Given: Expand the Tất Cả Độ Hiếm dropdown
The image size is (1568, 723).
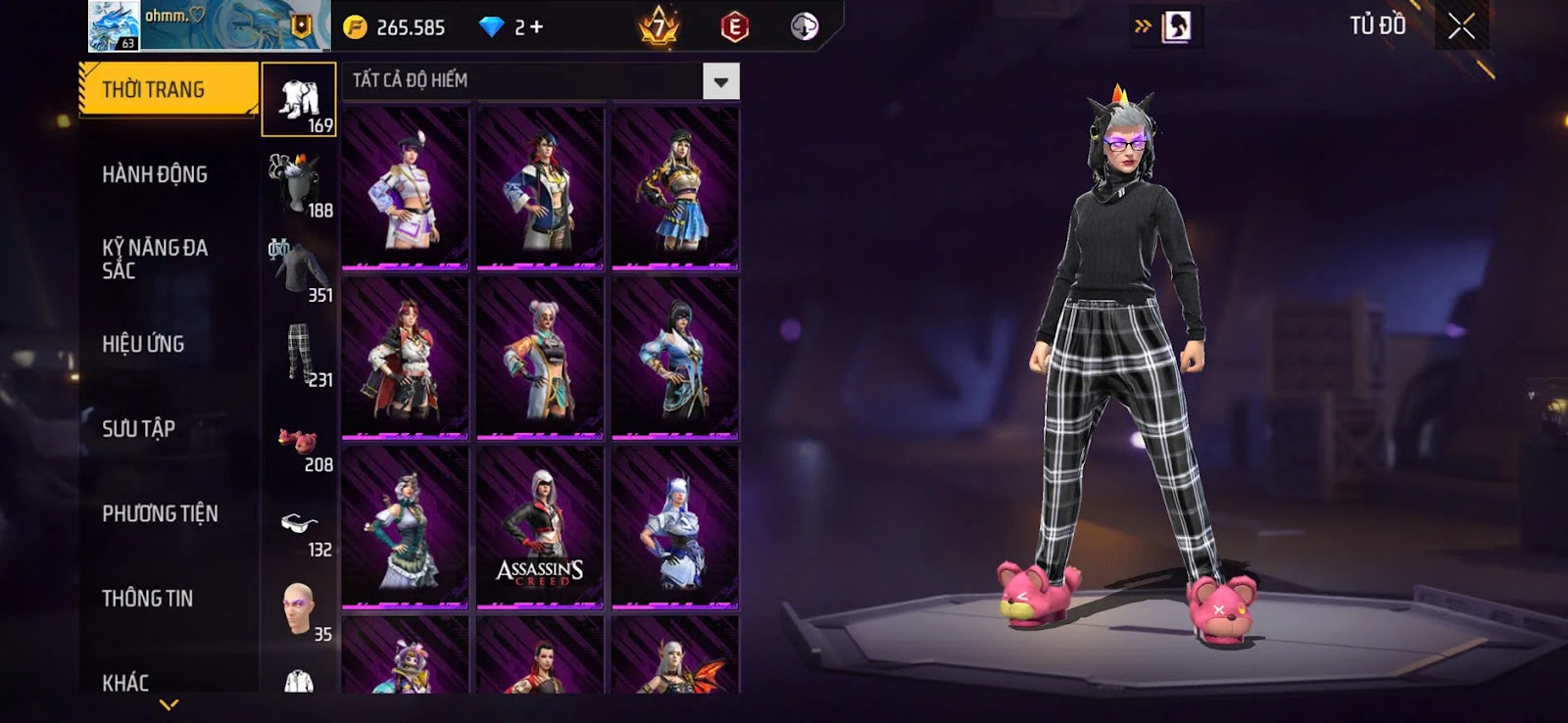Looking at the screenshot, I should coord(720,81).
